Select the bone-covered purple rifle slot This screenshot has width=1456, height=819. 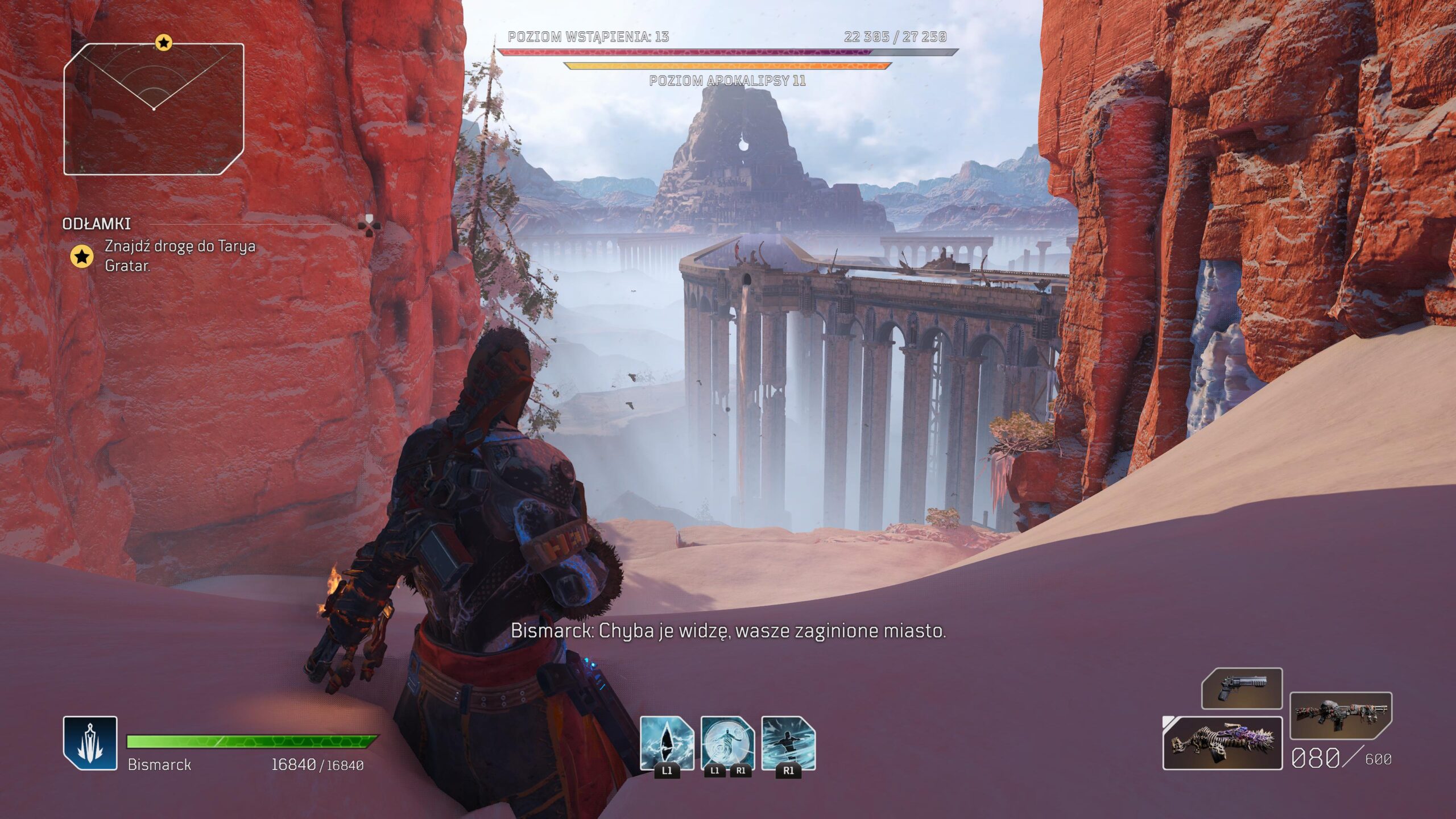click(1222, 743)
